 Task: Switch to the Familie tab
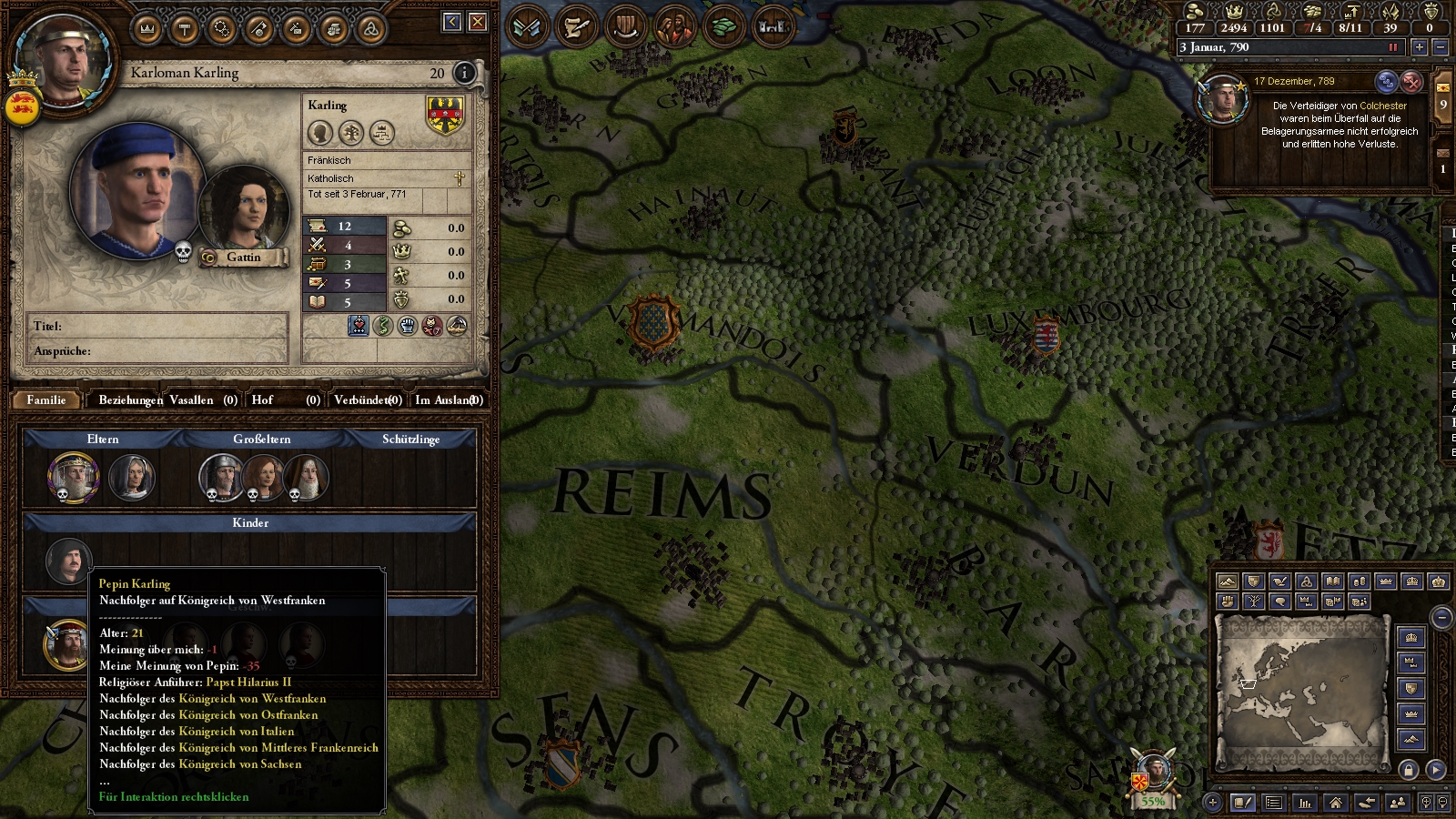pos(46,399)
